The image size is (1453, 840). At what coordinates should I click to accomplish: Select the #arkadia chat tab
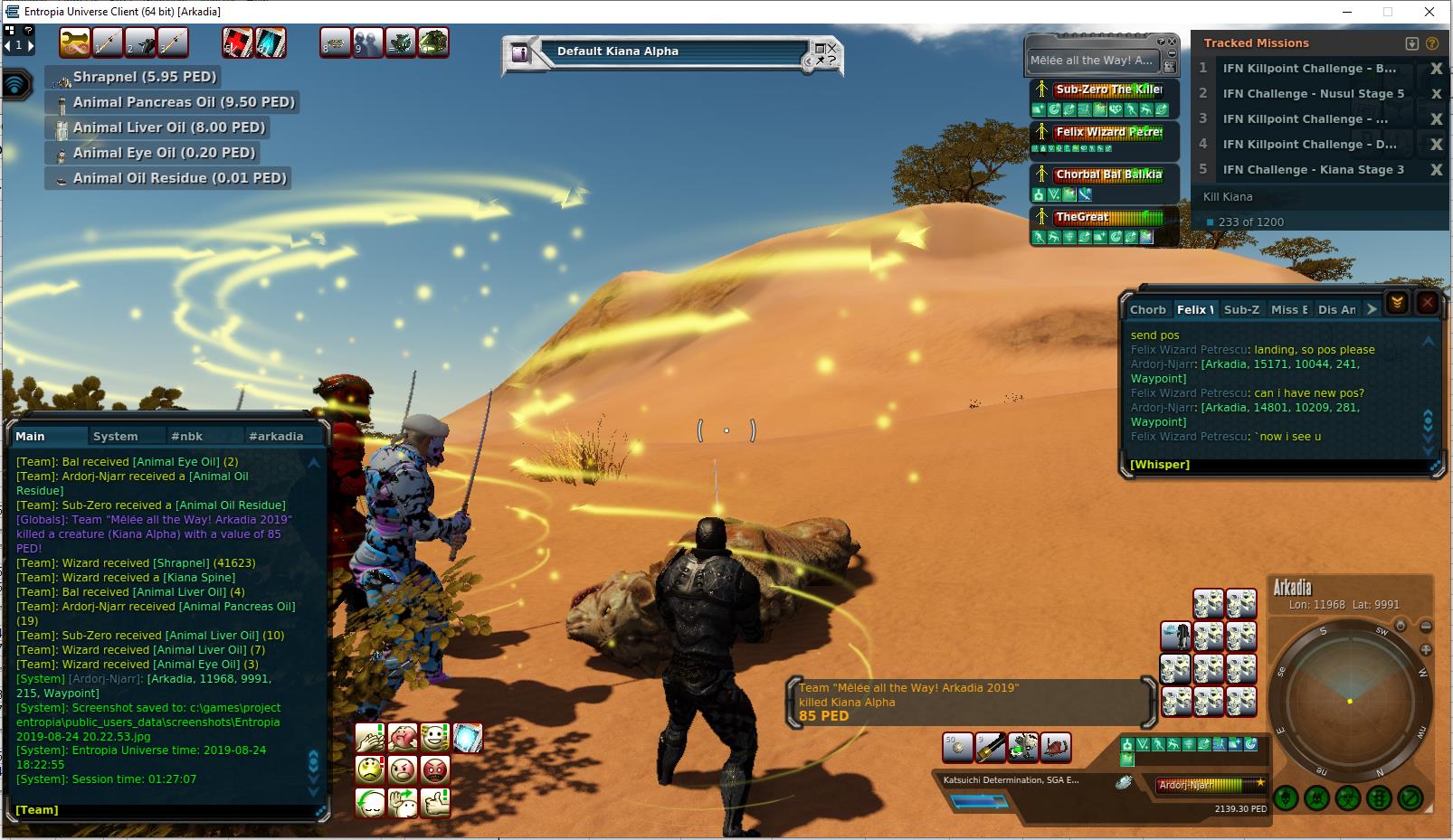(x=276, y=436)
